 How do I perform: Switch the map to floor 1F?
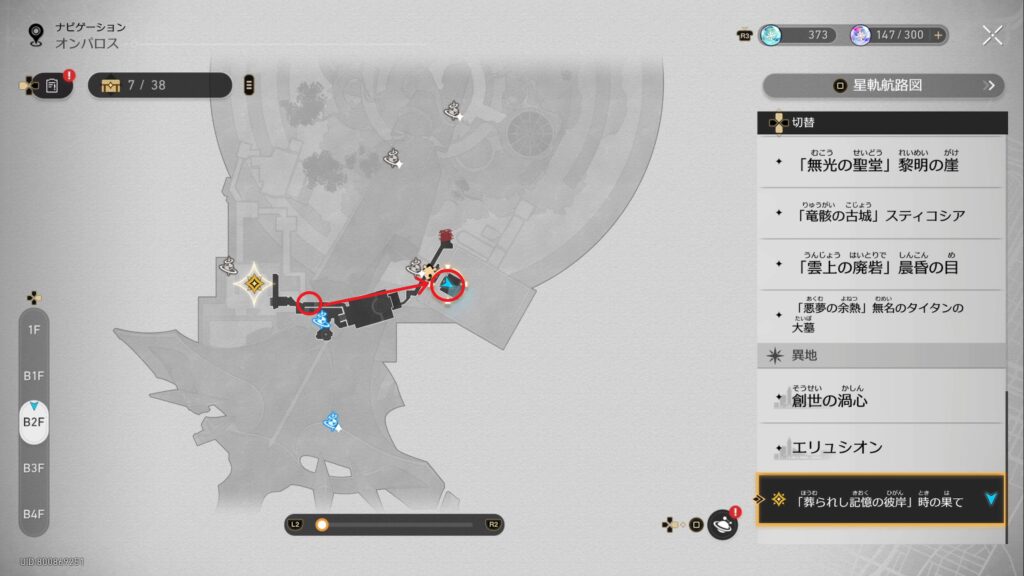pos(34,329)
